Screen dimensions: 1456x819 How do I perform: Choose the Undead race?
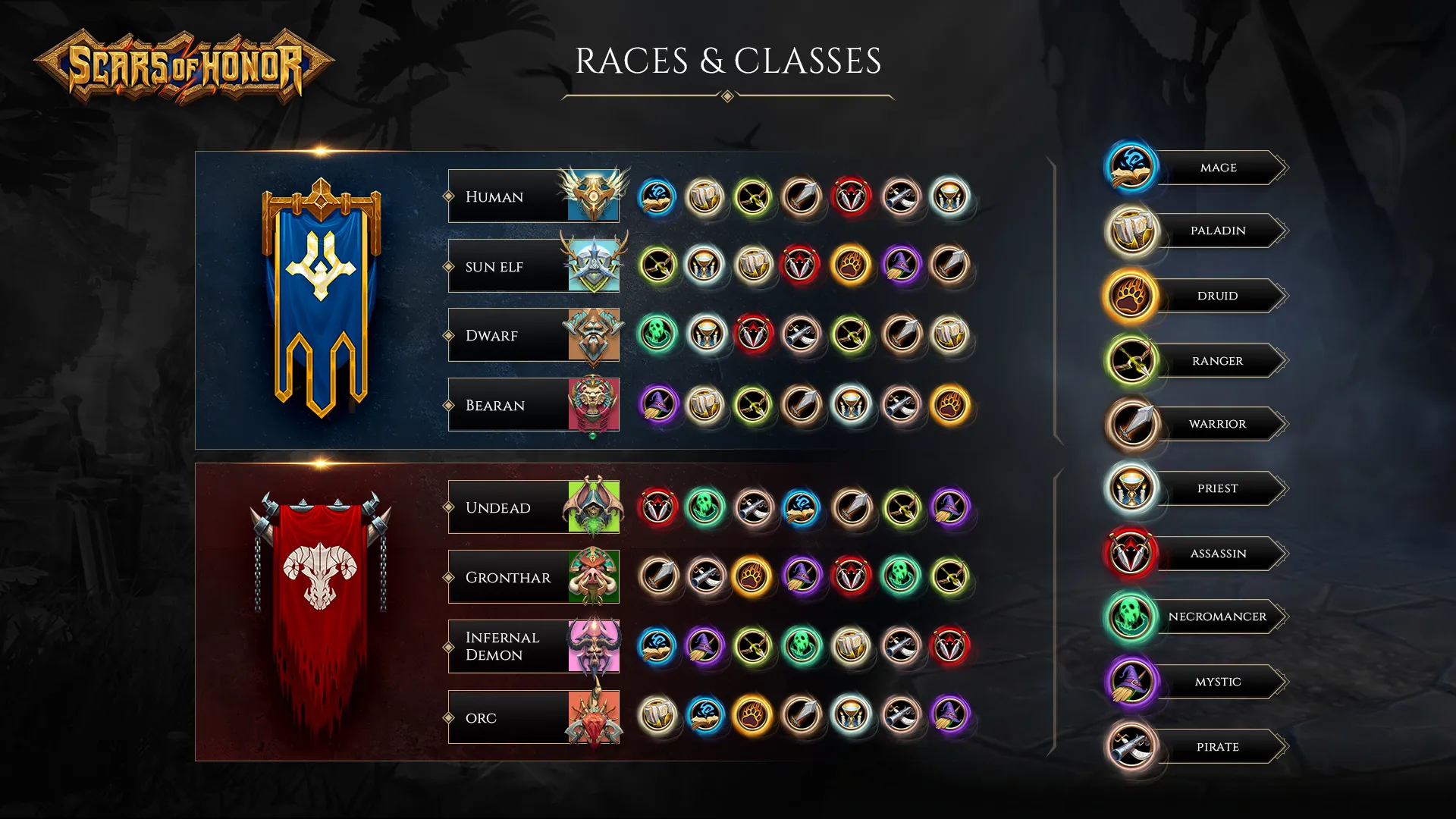pos(532,507)
